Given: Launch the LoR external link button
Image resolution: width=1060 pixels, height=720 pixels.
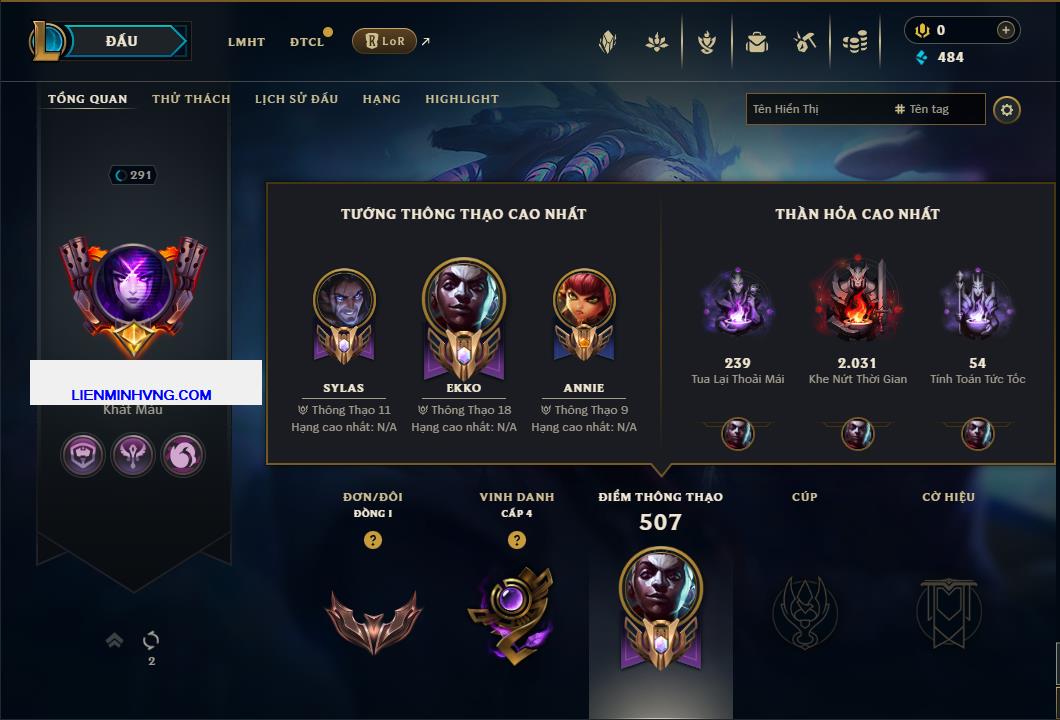Looking at the screenshot, I should point(384,41).
